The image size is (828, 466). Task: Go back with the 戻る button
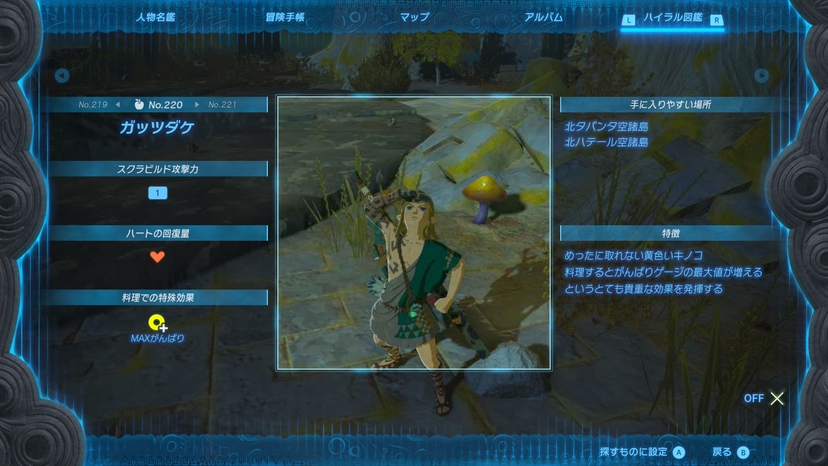coord(730,452)
